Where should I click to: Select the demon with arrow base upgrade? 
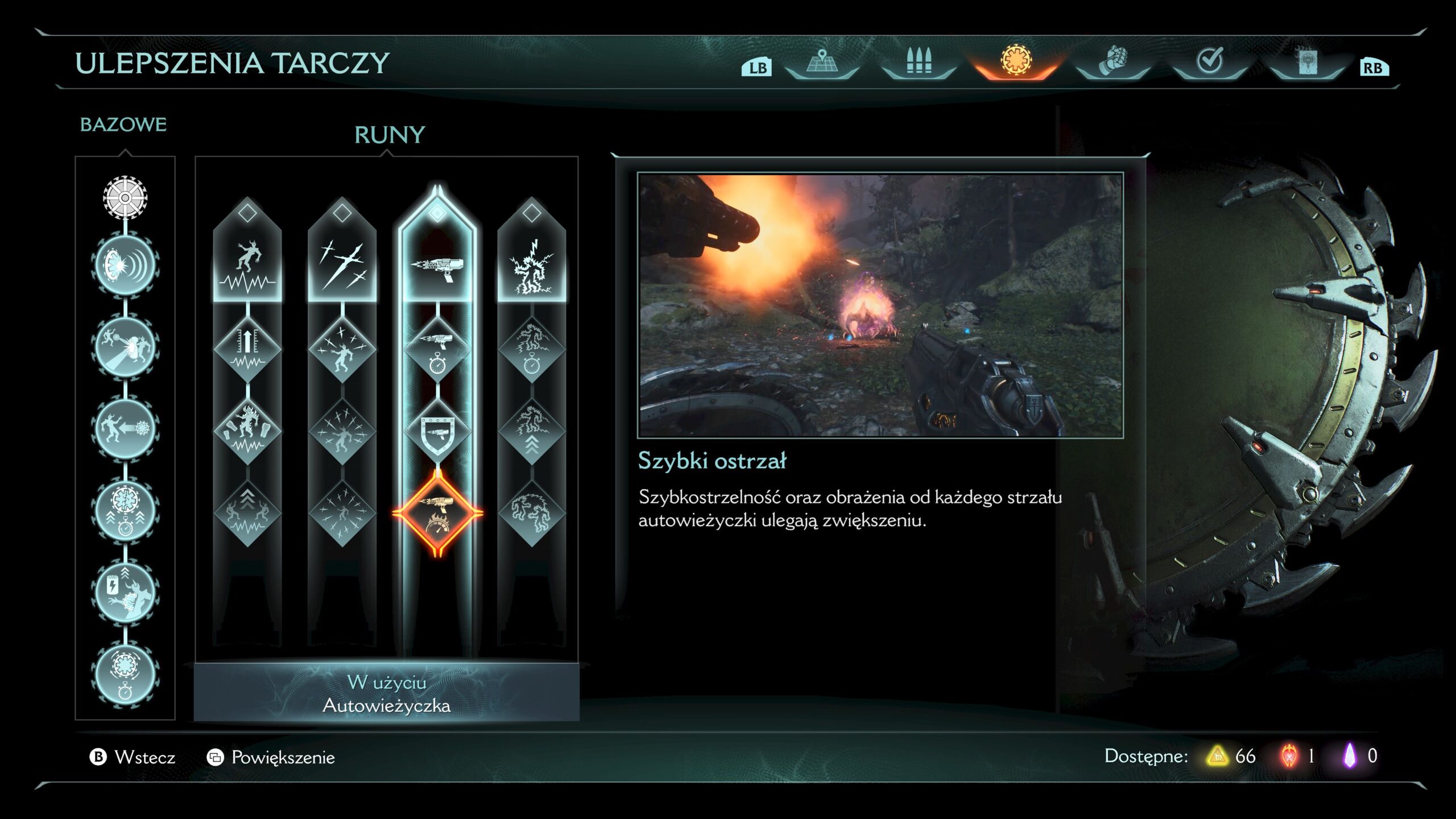pyautogui.click(x=125, y=429)
